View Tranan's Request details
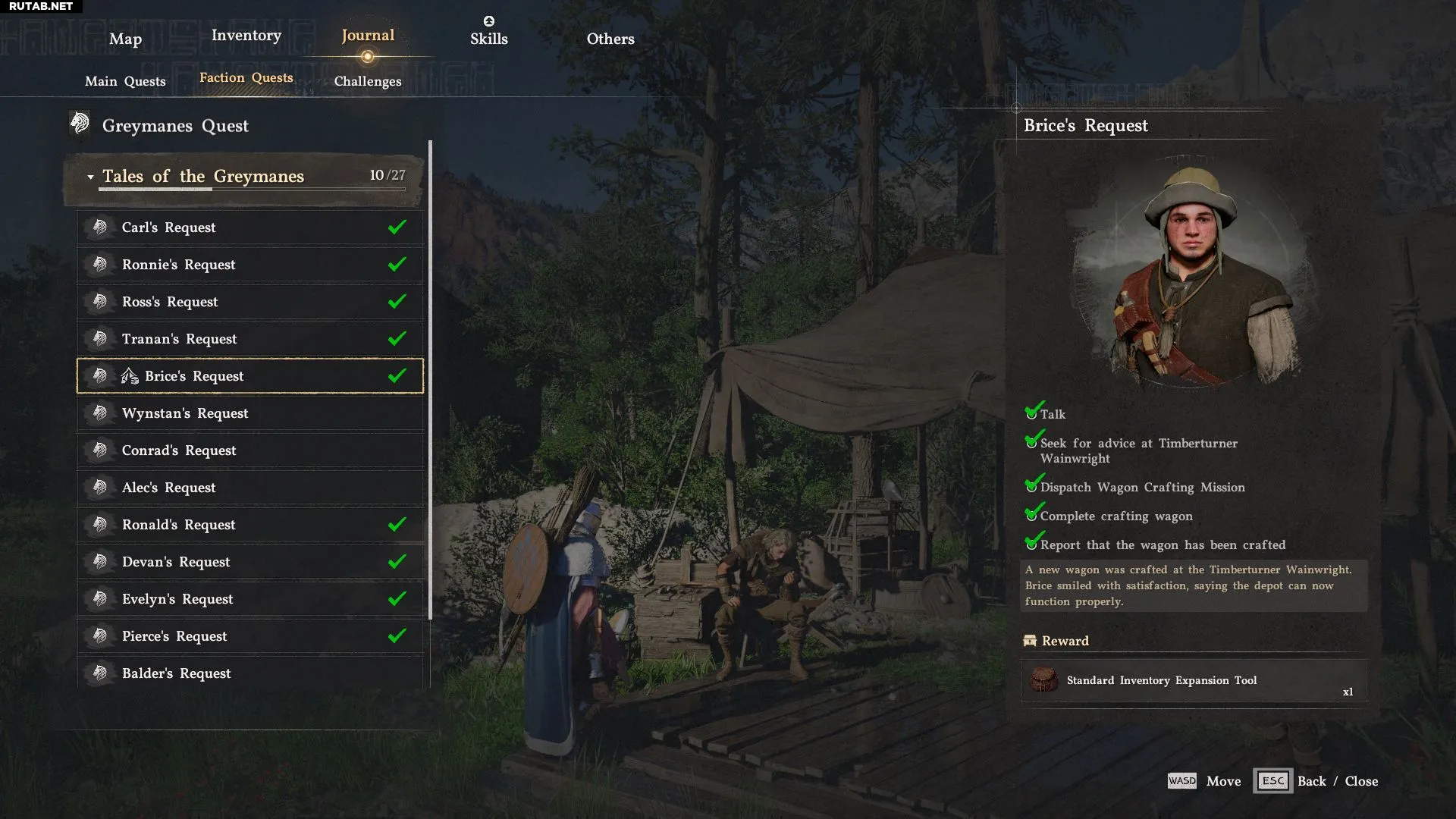Image resolution: width=1456 pixels, height=819 pixels. click(249, 339)
